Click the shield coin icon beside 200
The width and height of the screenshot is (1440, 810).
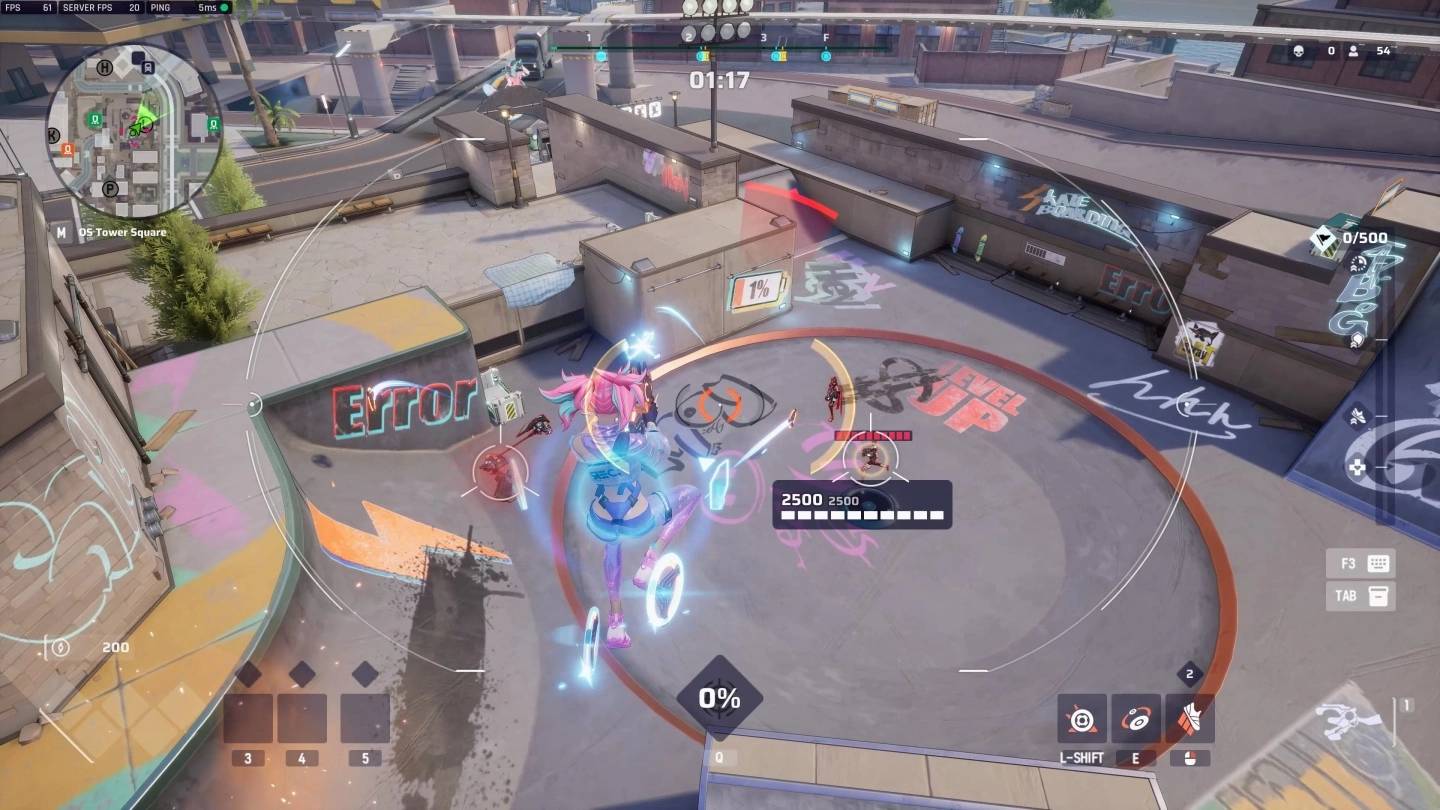pos(62,647)
